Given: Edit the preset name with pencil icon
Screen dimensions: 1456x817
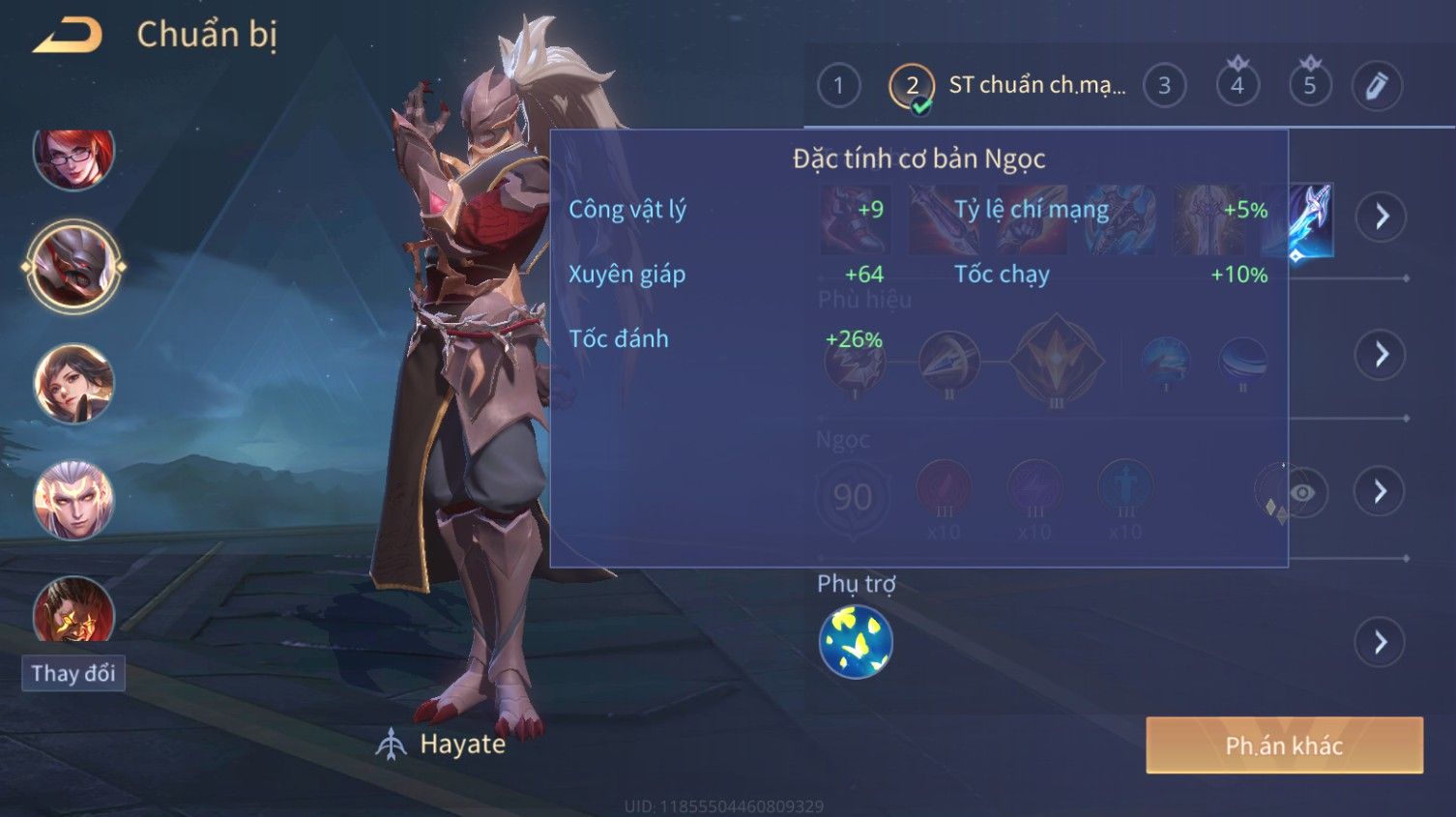Looking at the screenshot, I should [x=1377, y=86].
